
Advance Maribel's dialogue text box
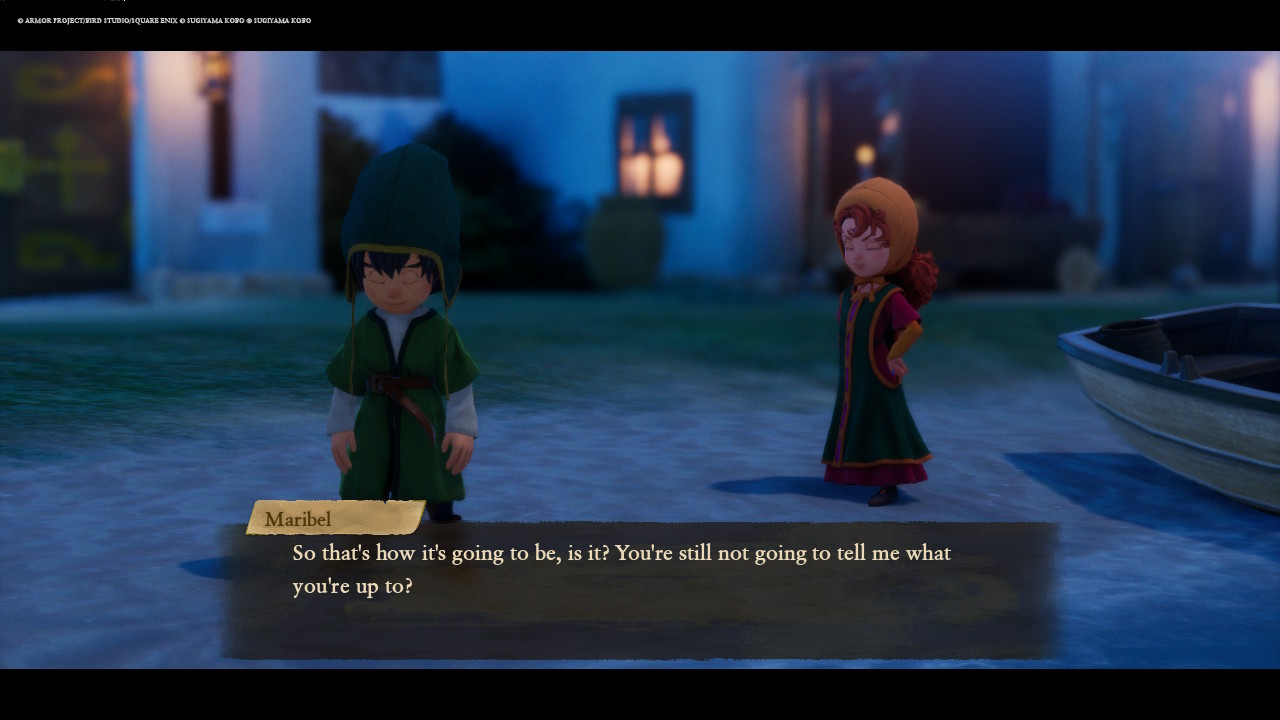(x=640, y=590)
